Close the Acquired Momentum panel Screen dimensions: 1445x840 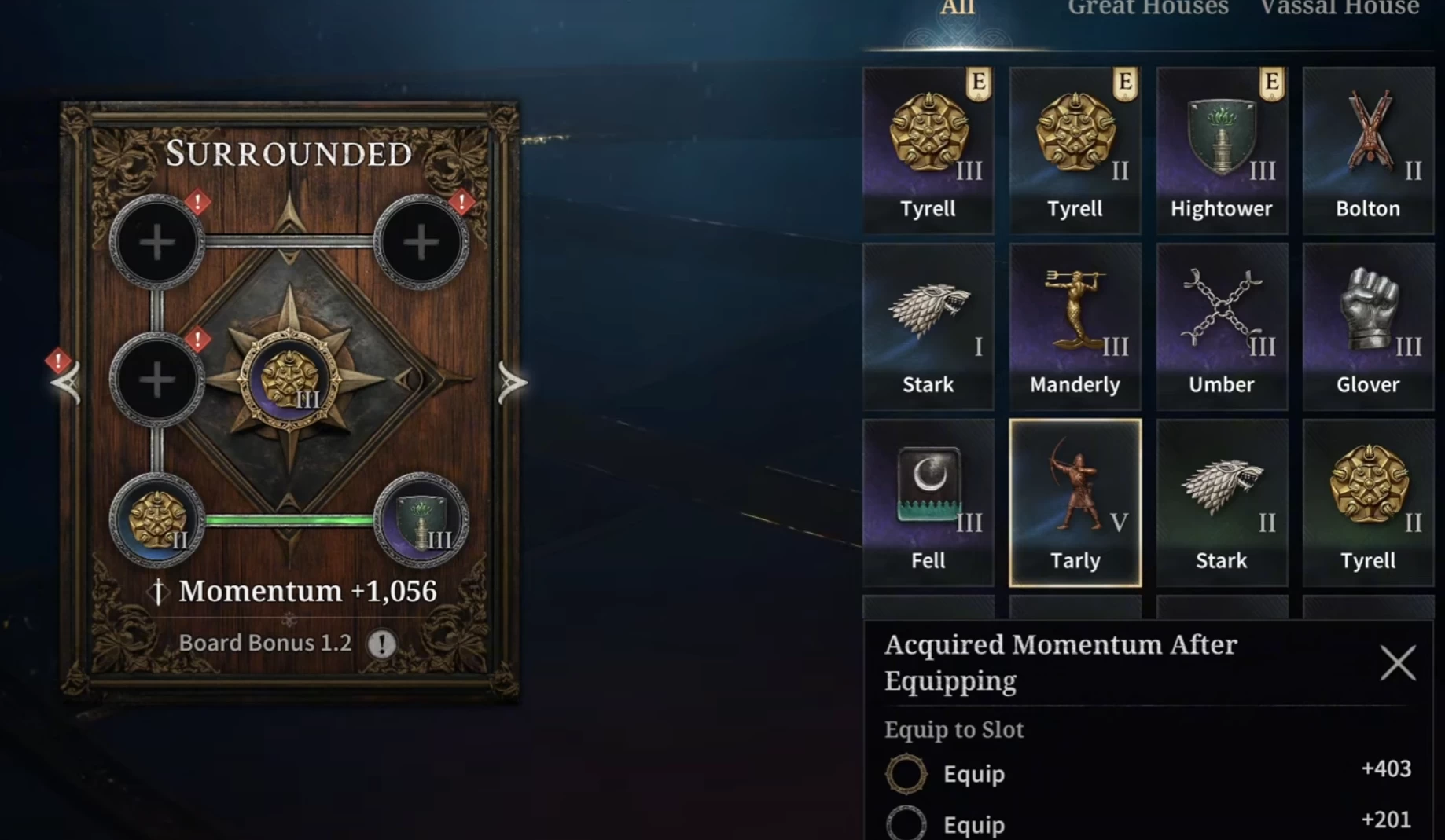(x=1397, y=663)
